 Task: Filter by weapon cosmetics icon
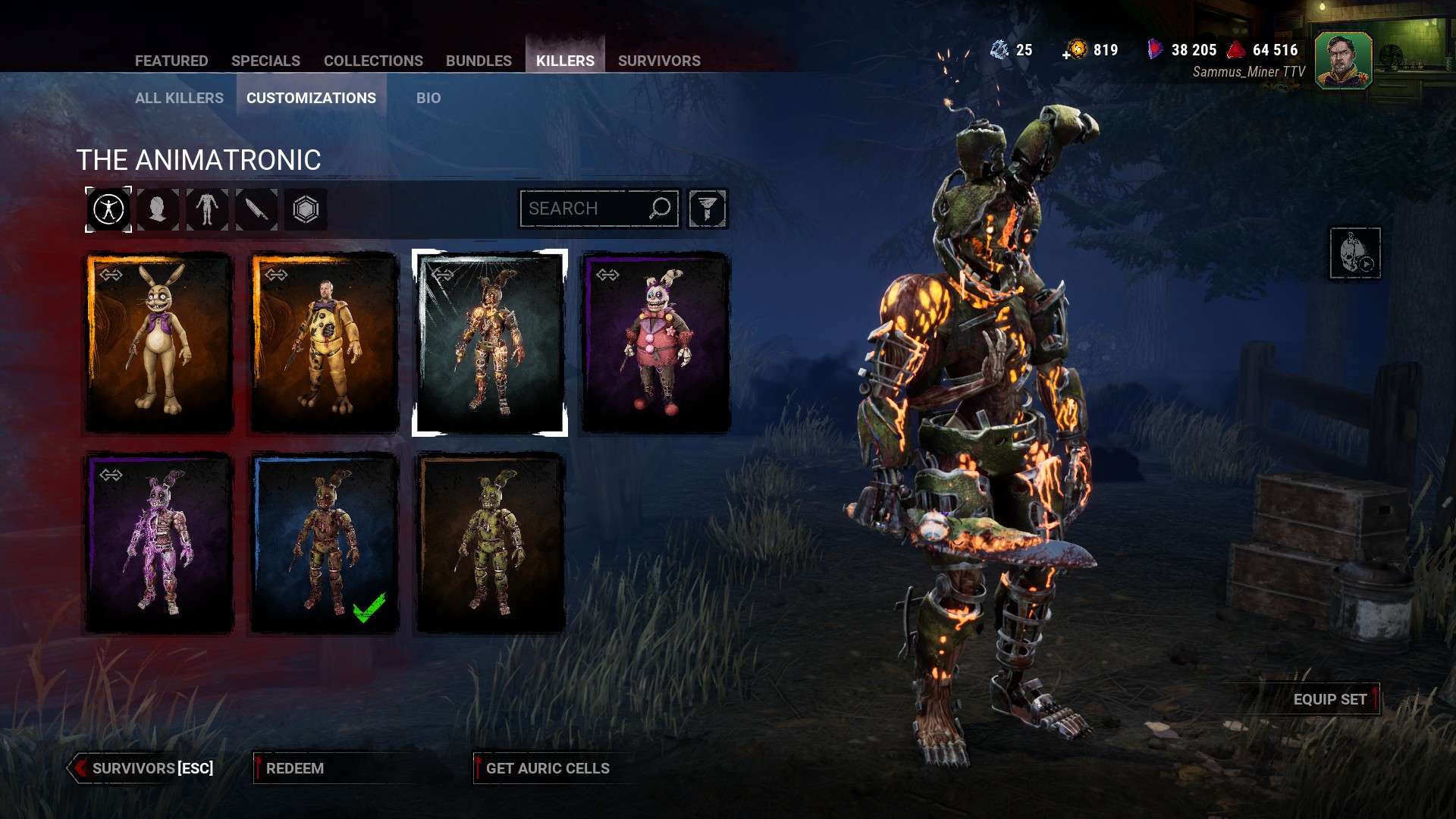pos(256,209)
